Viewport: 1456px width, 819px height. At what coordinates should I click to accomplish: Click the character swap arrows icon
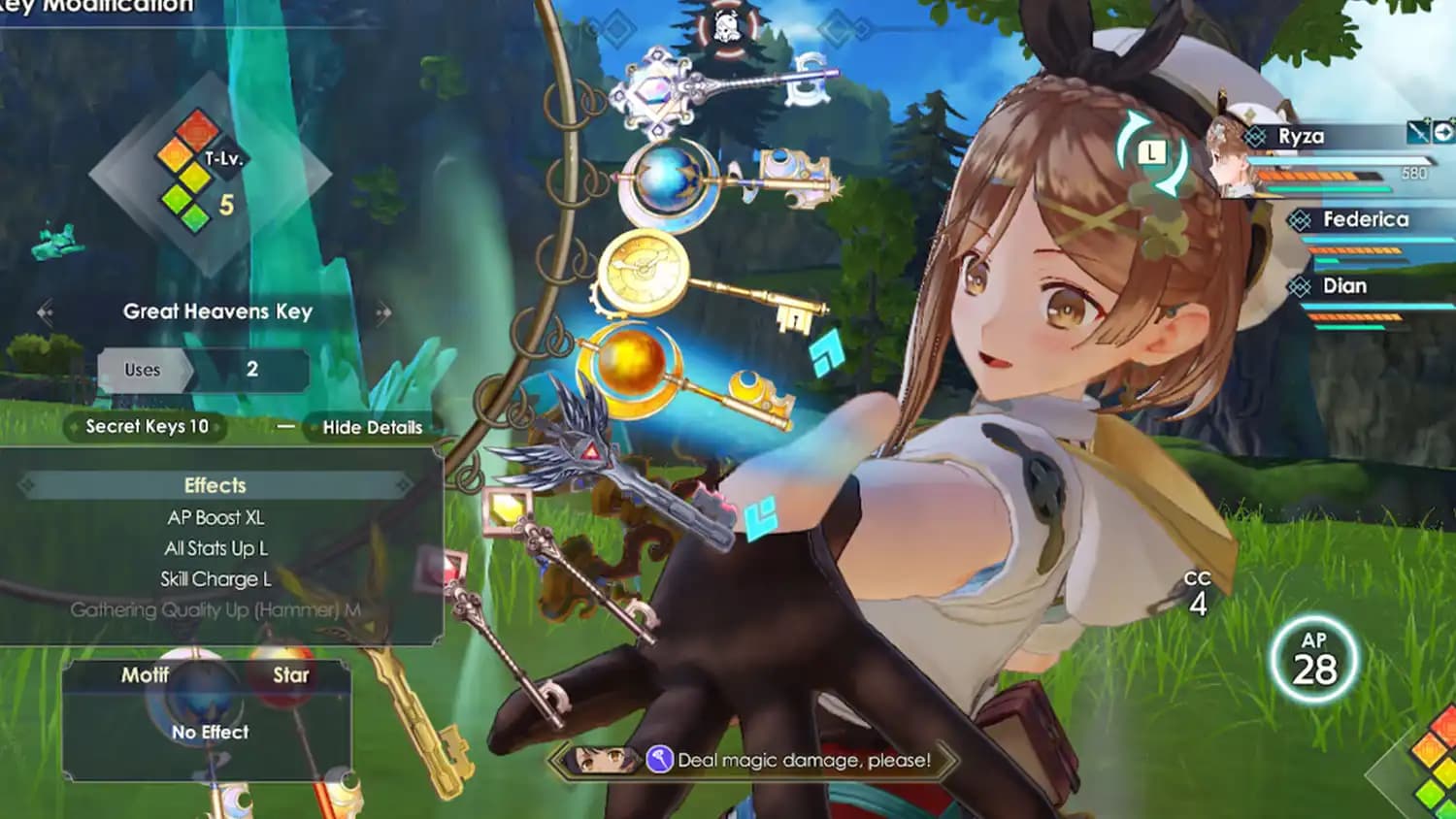(x=1152, y=152)
